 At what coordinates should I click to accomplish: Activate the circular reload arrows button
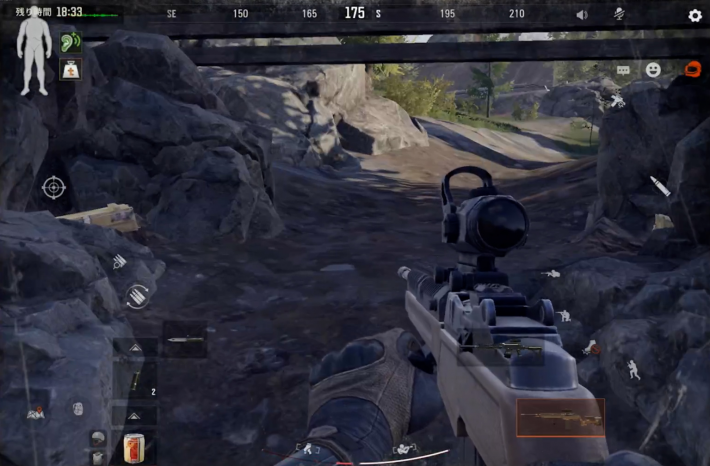[x=137, y=296]
